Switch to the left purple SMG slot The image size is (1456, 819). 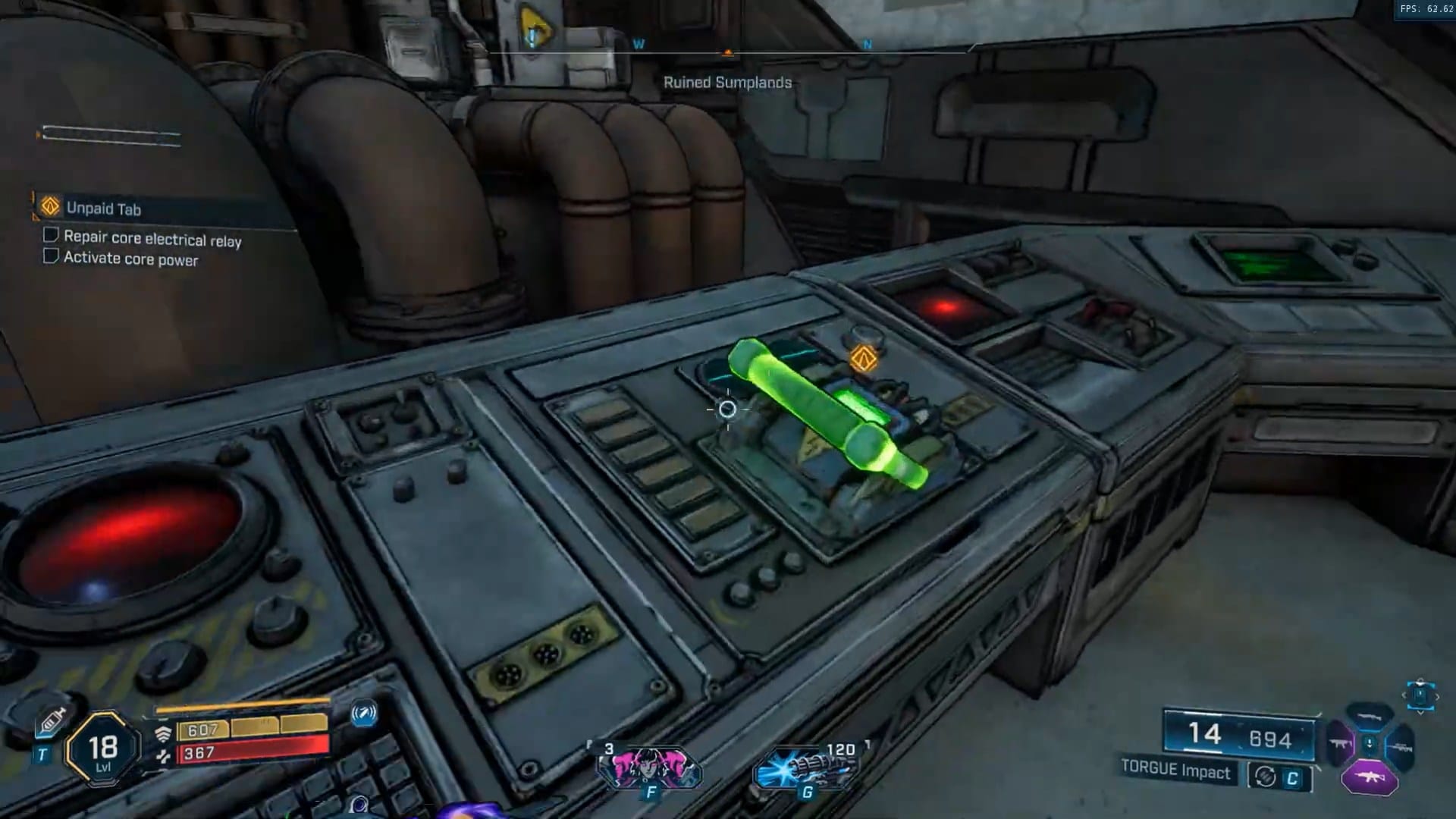(x=1339, y=745)
